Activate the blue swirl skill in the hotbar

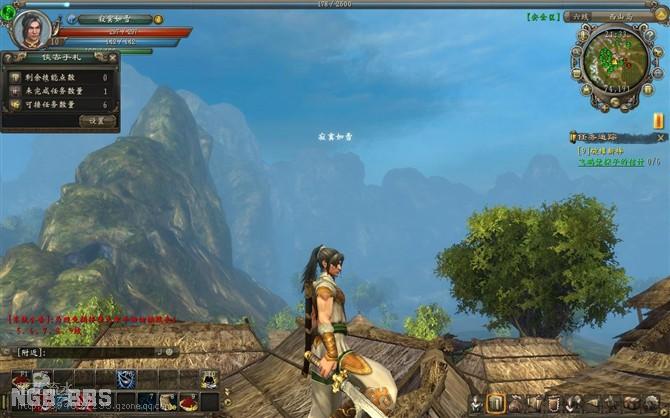tap(125, 378)
